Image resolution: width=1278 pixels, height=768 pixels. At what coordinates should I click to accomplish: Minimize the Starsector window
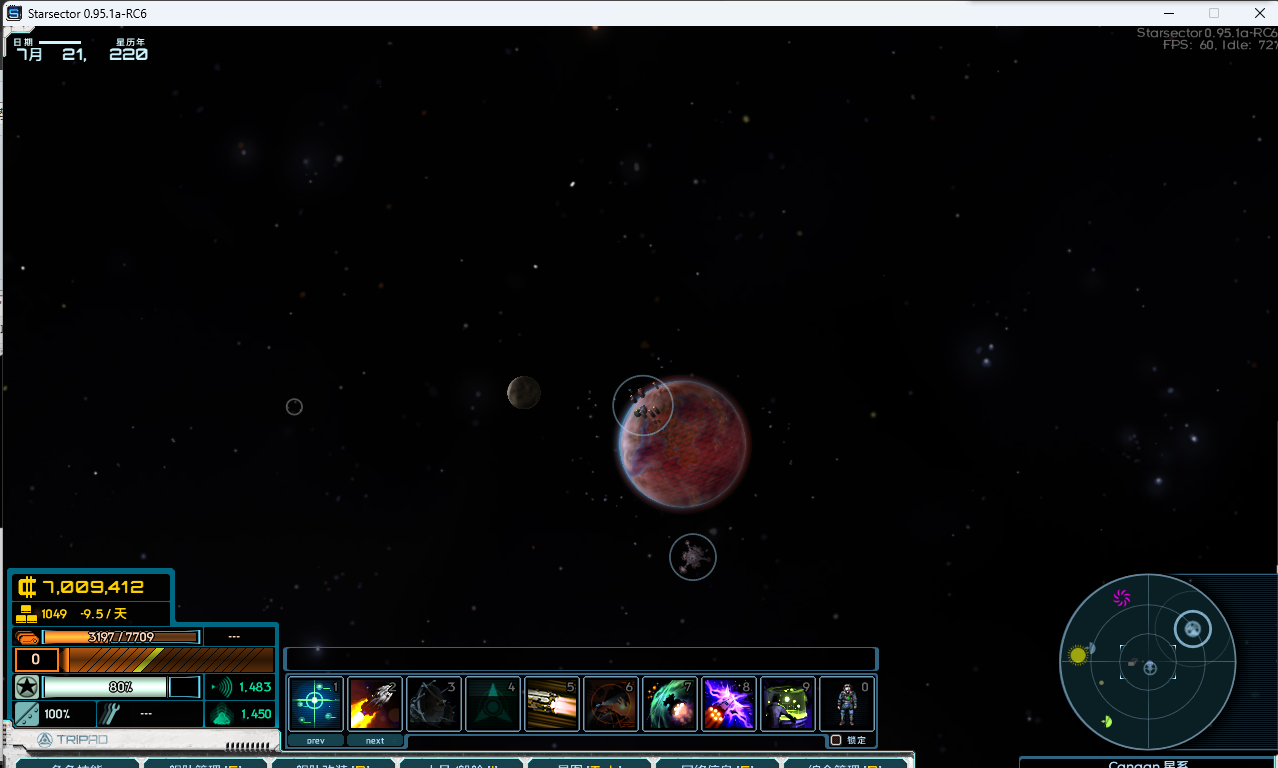[x=1166, y=13]
